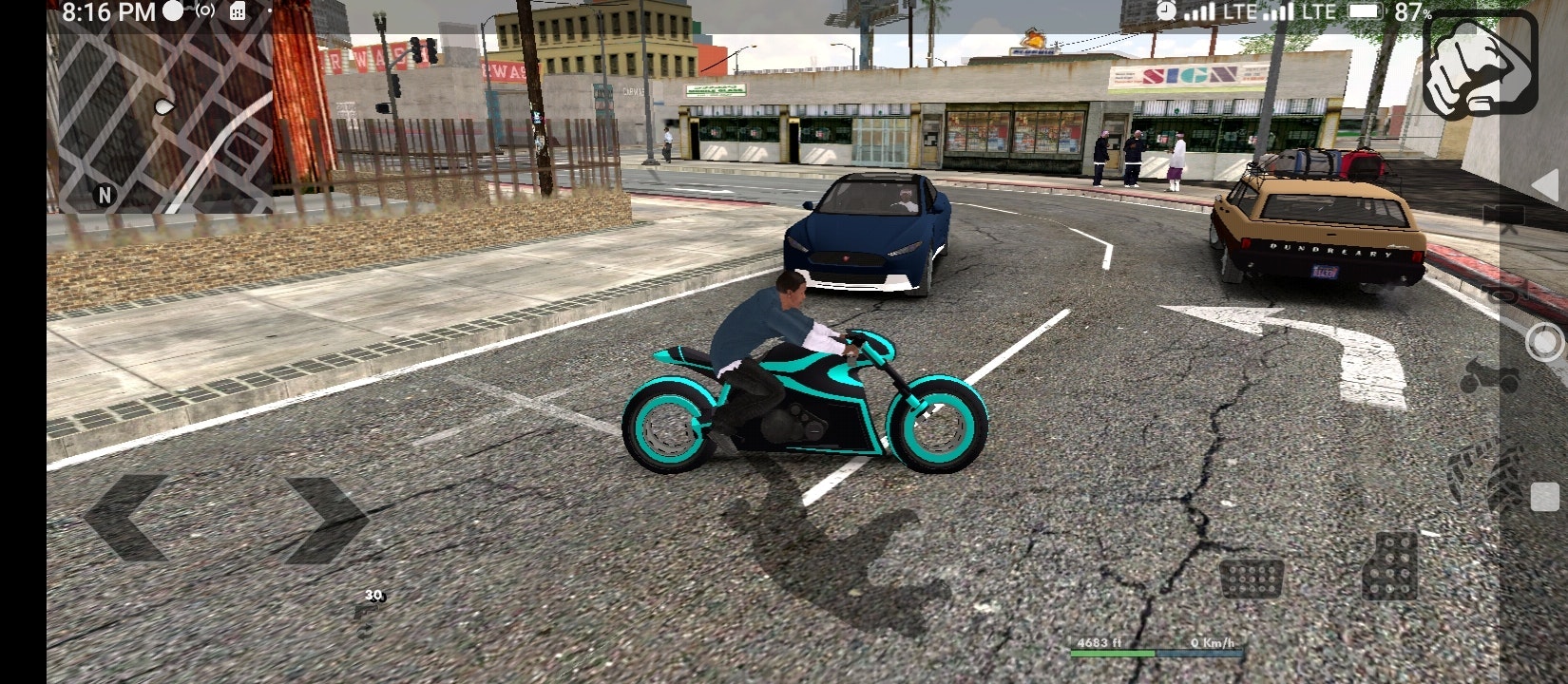The width and height of the screenshot is (1568, 684).
Task: Tap the Android home circle button
Action: [x=1545, y=342]
